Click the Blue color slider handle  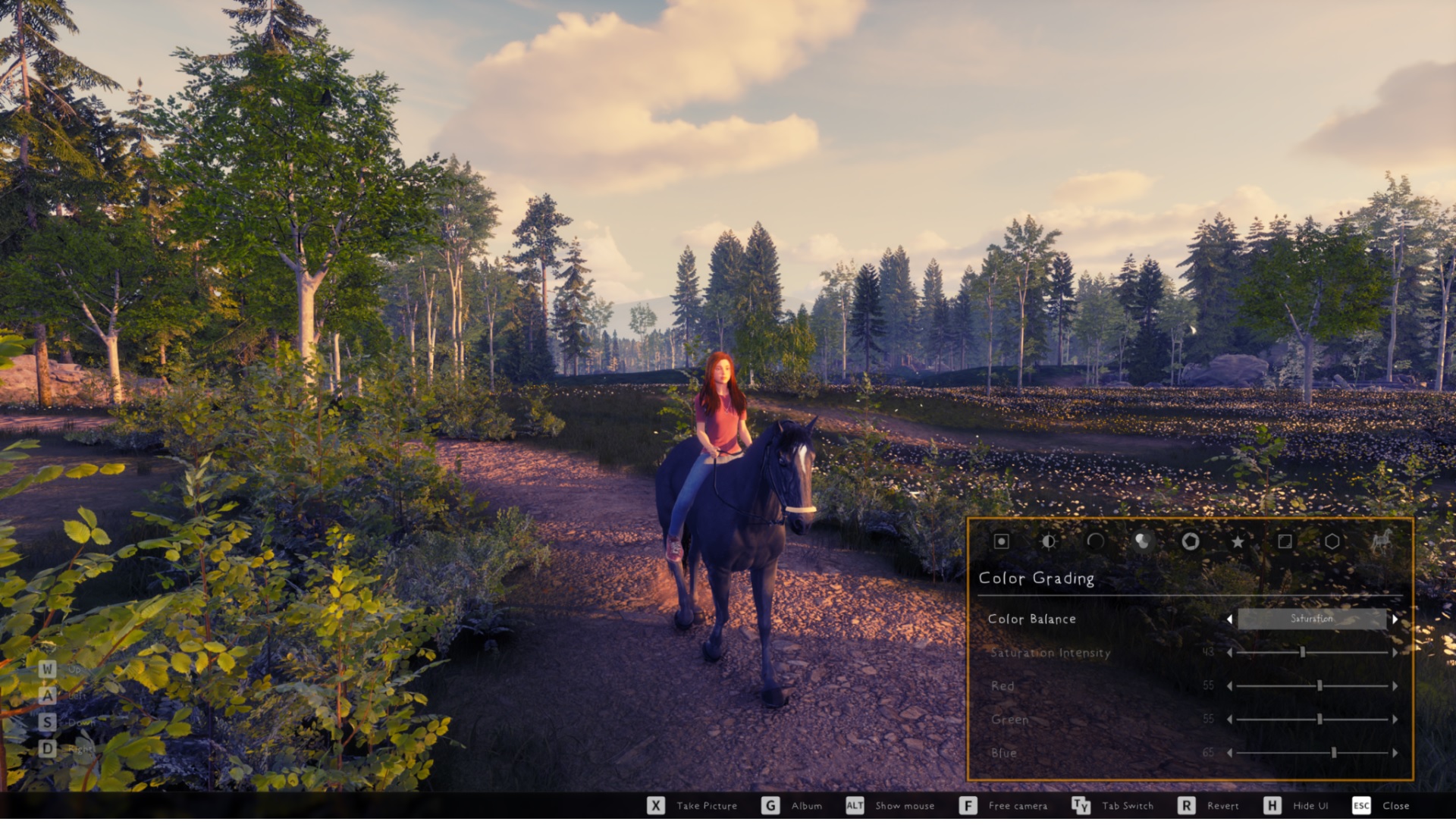1334,753
